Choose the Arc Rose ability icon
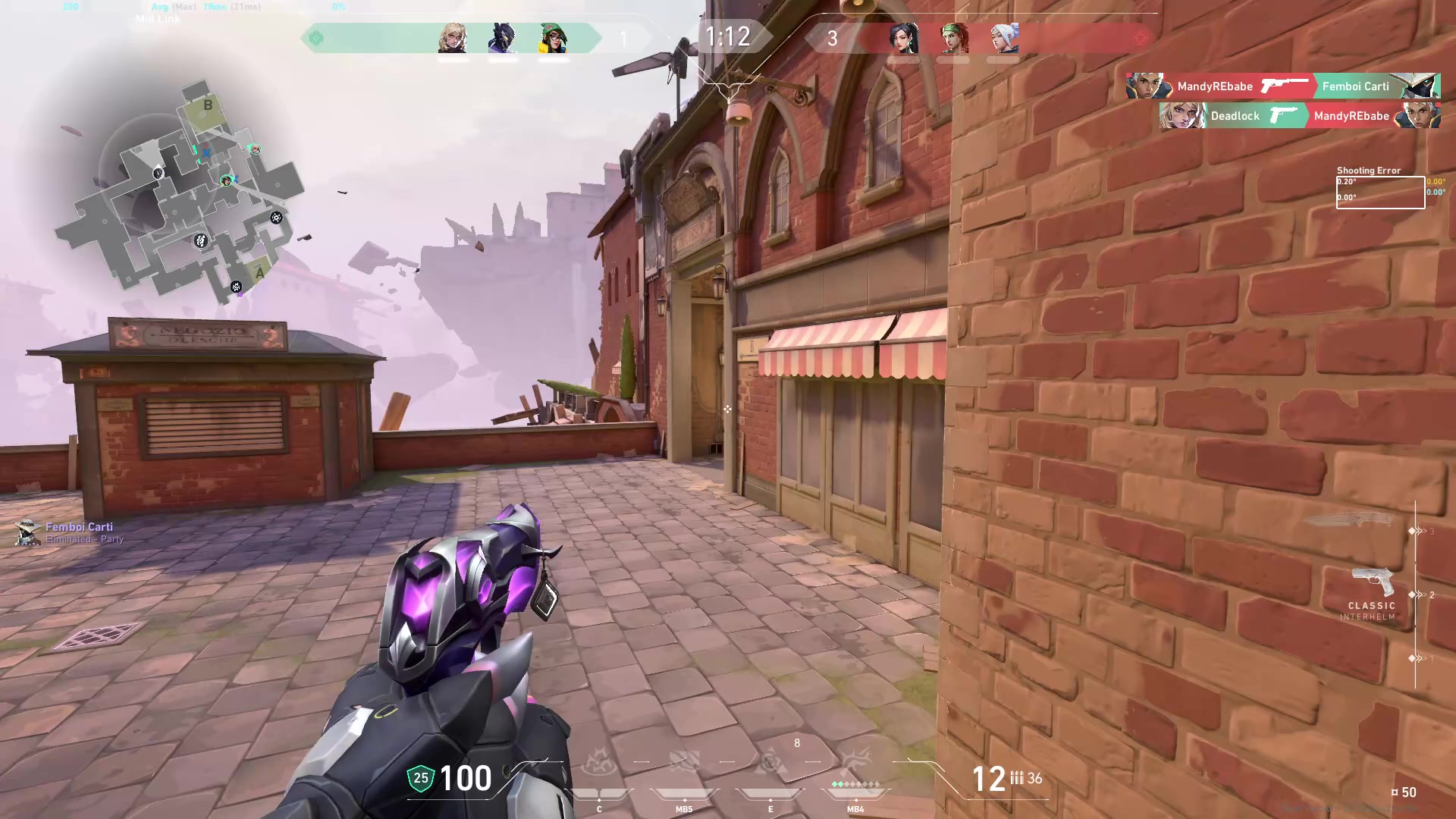 coord(770,762)
